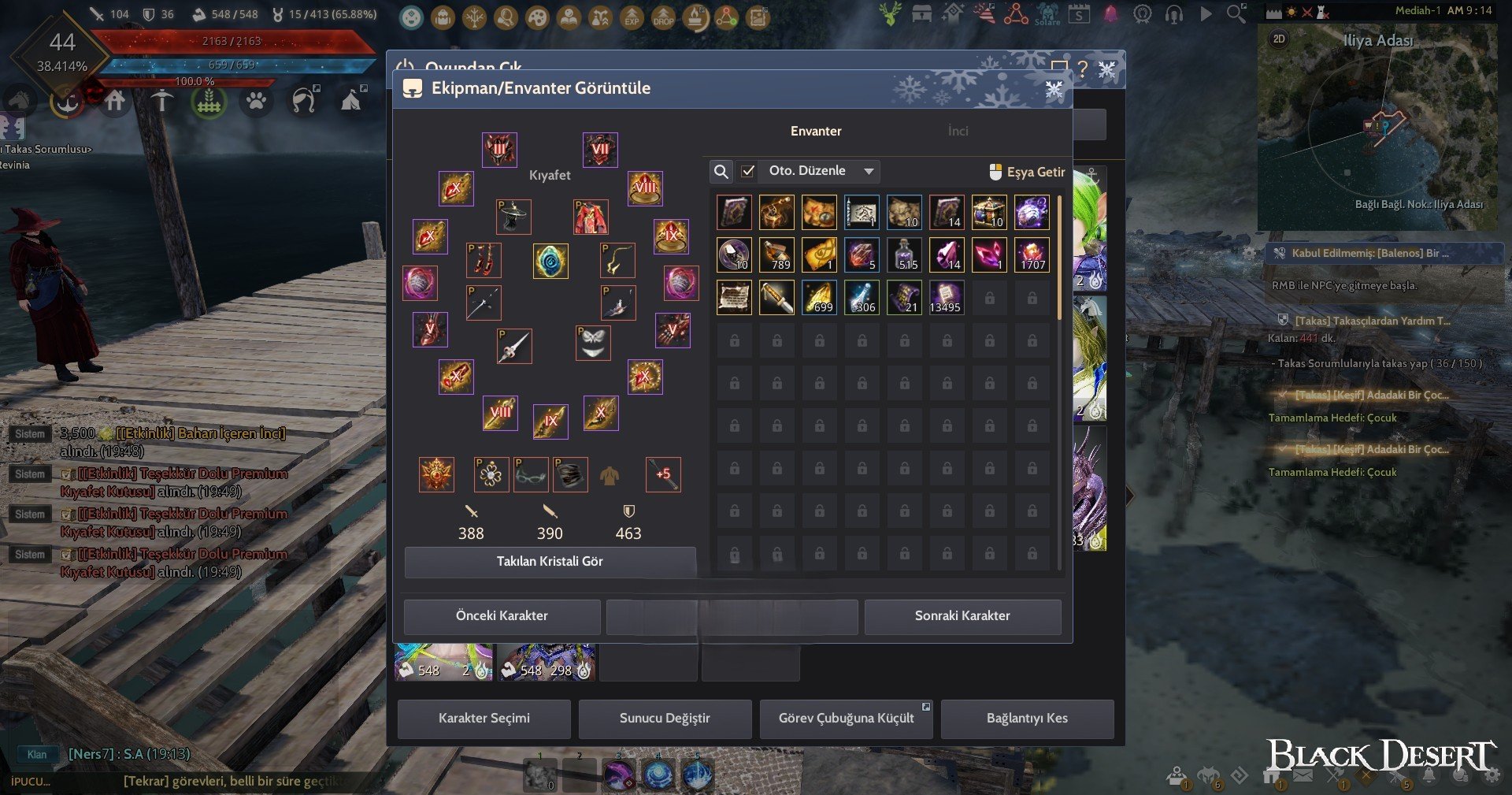Click the notification bell in the top right
The height and width of the screenshot is (795, 1512).
1109,14
